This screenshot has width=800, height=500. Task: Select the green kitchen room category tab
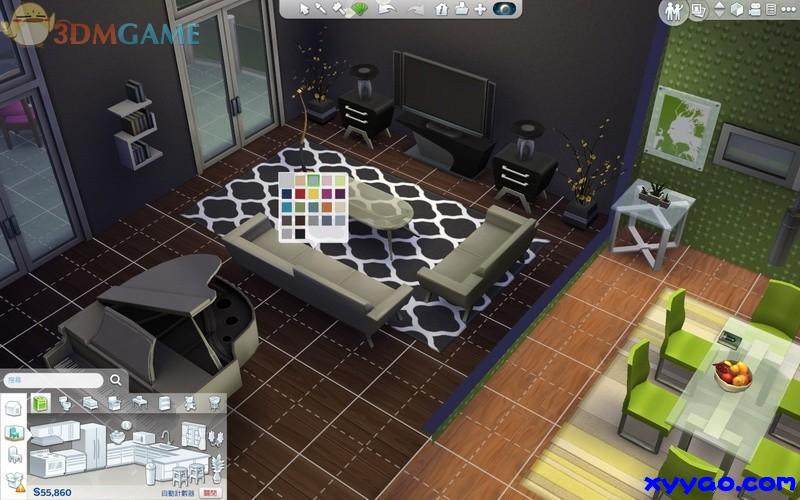coord(41,403)
